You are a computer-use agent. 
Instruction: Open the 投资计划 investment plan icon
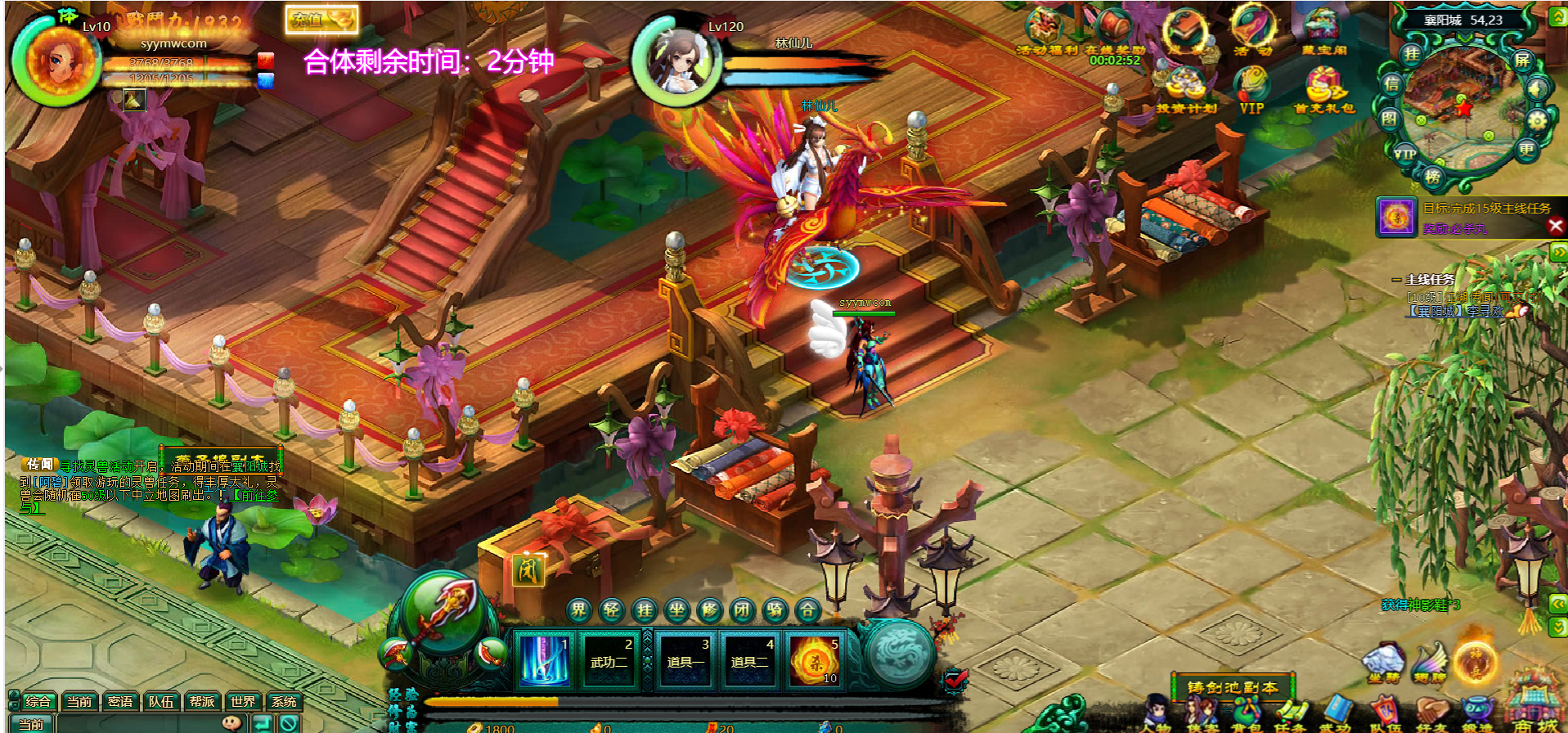[x=1186, y=90]
